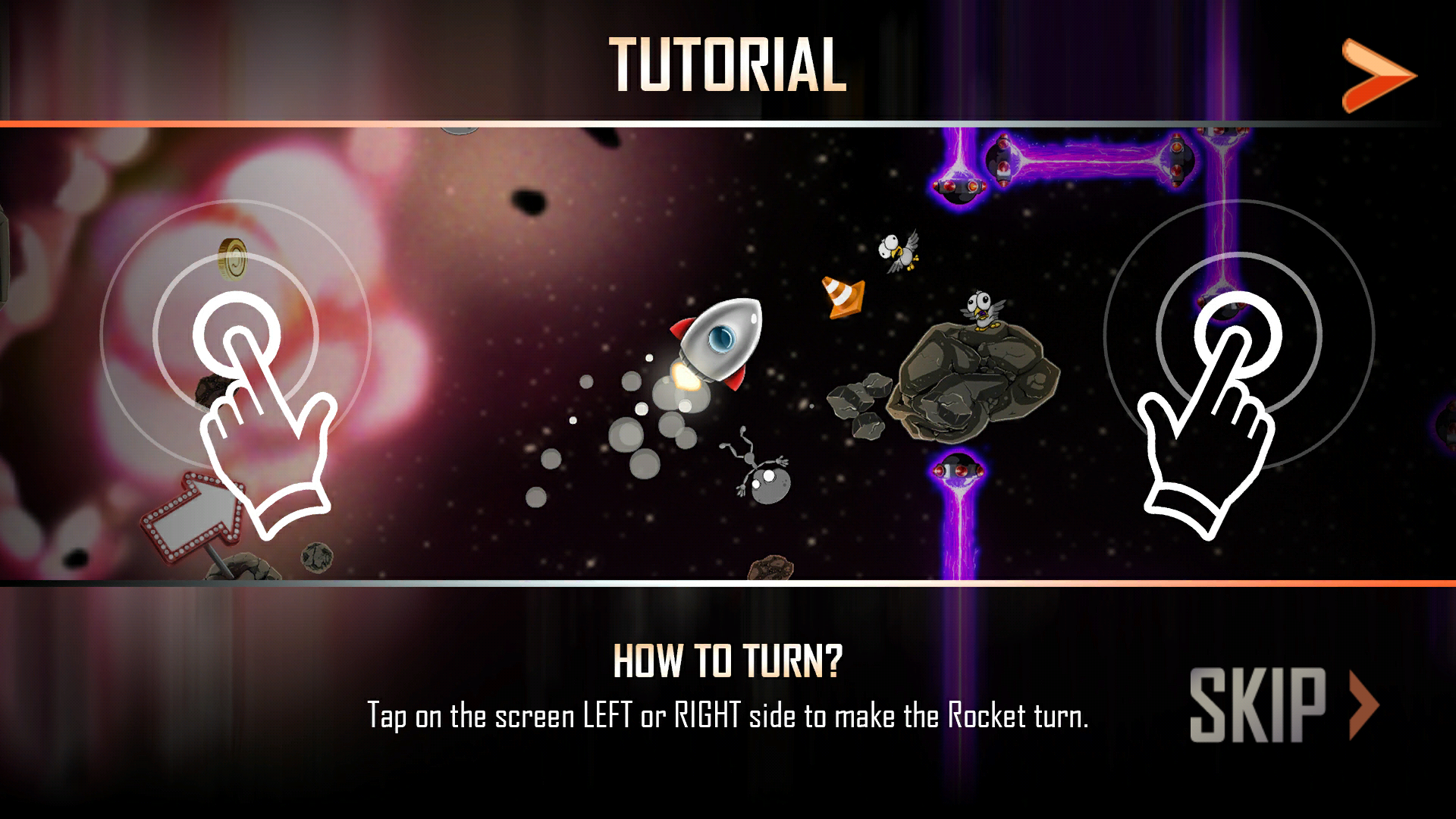Click the orange traffic cone obstacle
The height and width of the screenshot is (819, 1456).
click(842, 296)
